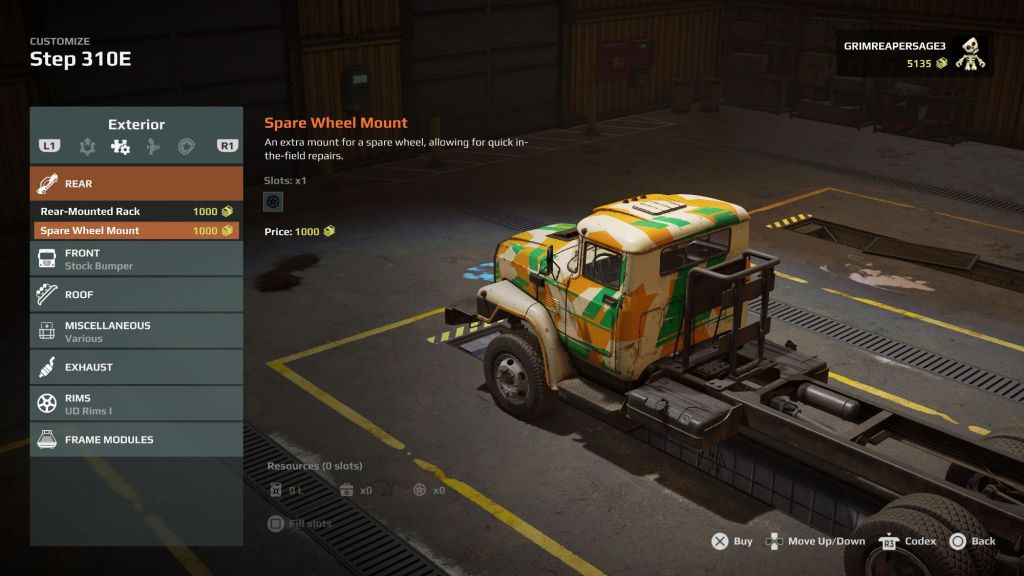Switch to the paint spray tab
Screen dimensions: 1024x576
pyautogui.click(x=153, y=147)
